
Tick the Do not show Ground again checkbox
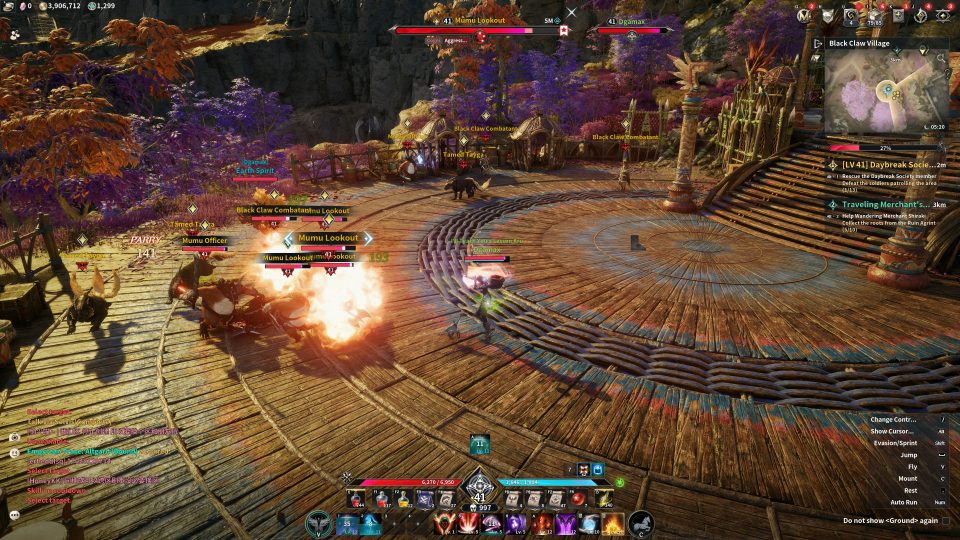(x=946, y=521)
